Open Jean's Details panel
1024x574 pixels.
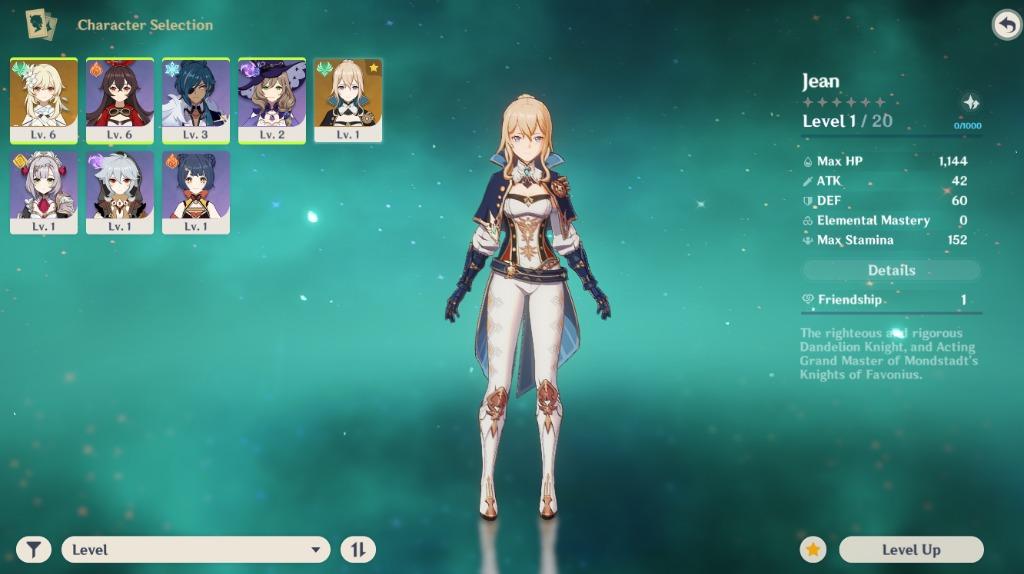pos(891,270)
